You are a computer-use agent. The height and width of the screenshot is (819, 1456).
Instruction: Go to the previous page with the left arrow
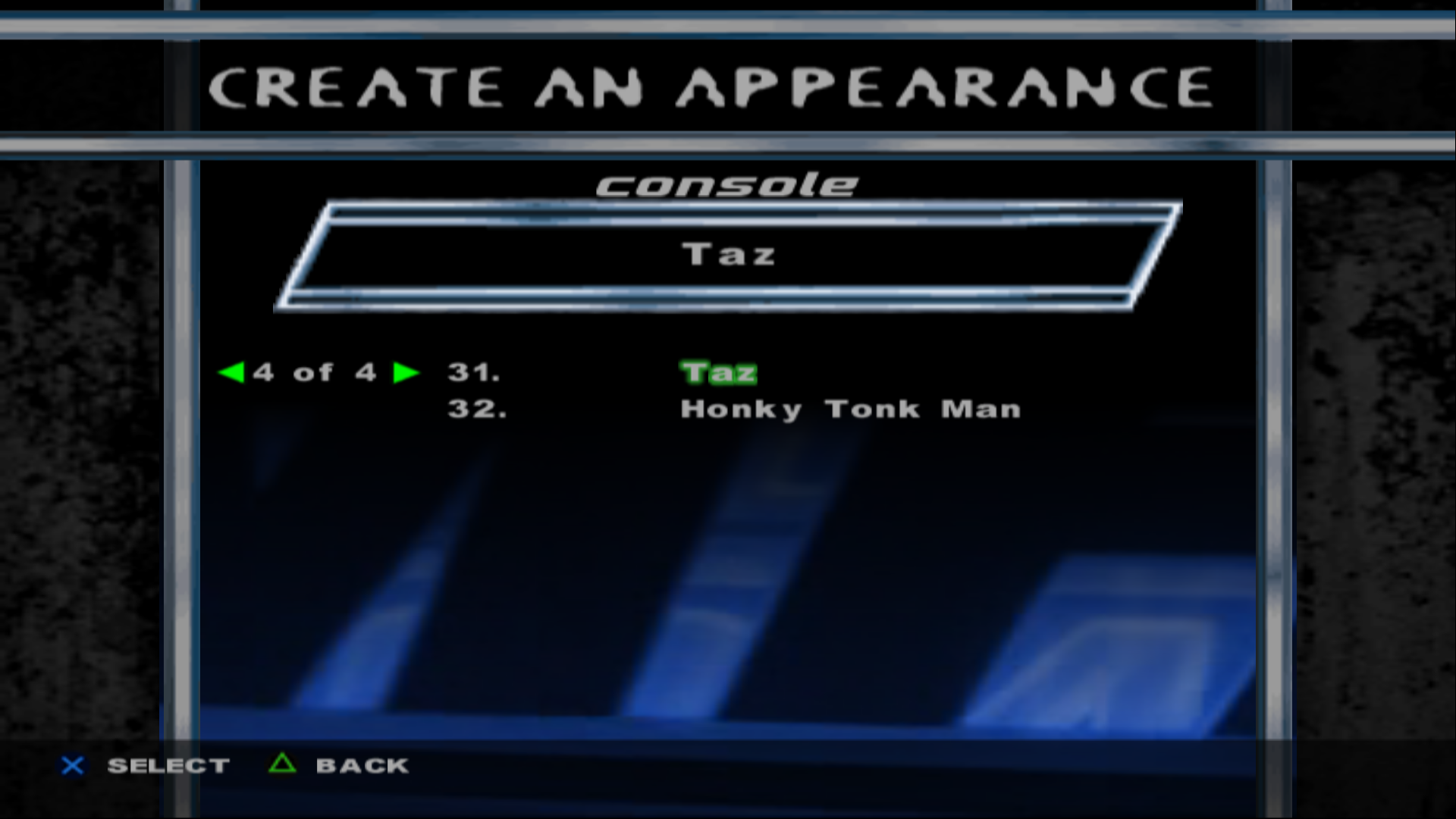pos(231,372)
